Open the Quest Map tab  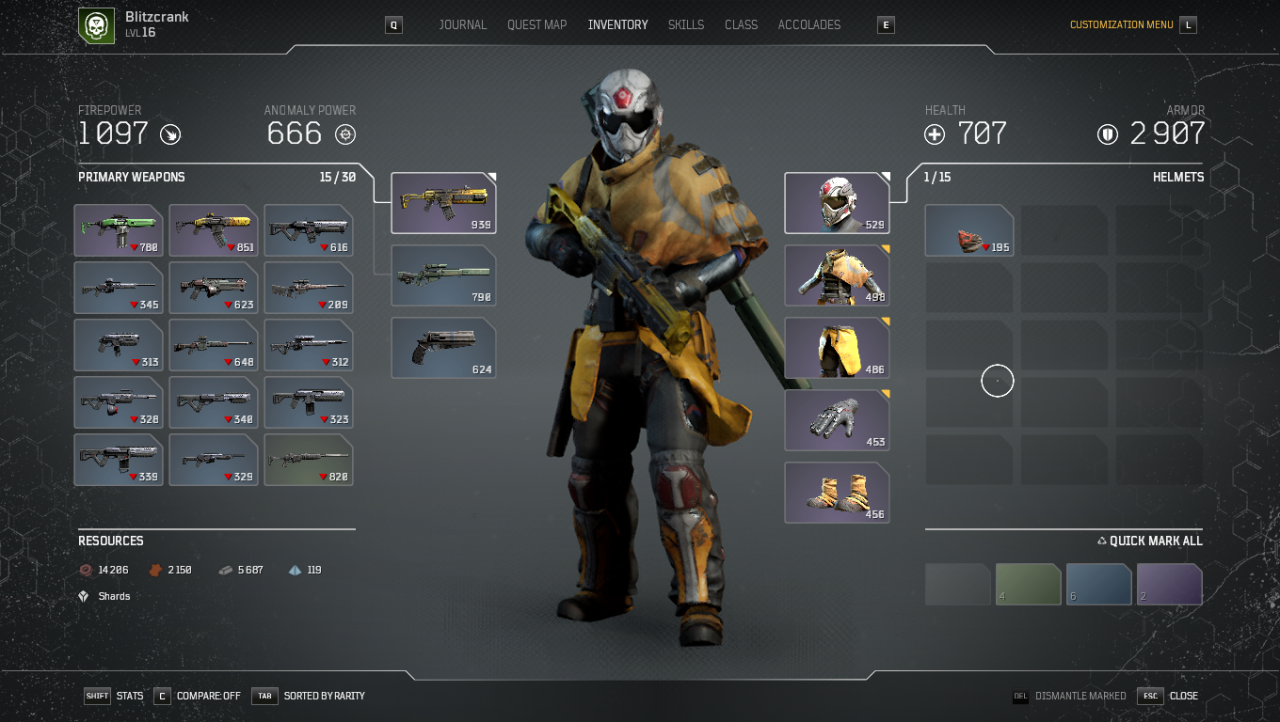[x=537, y=25]
